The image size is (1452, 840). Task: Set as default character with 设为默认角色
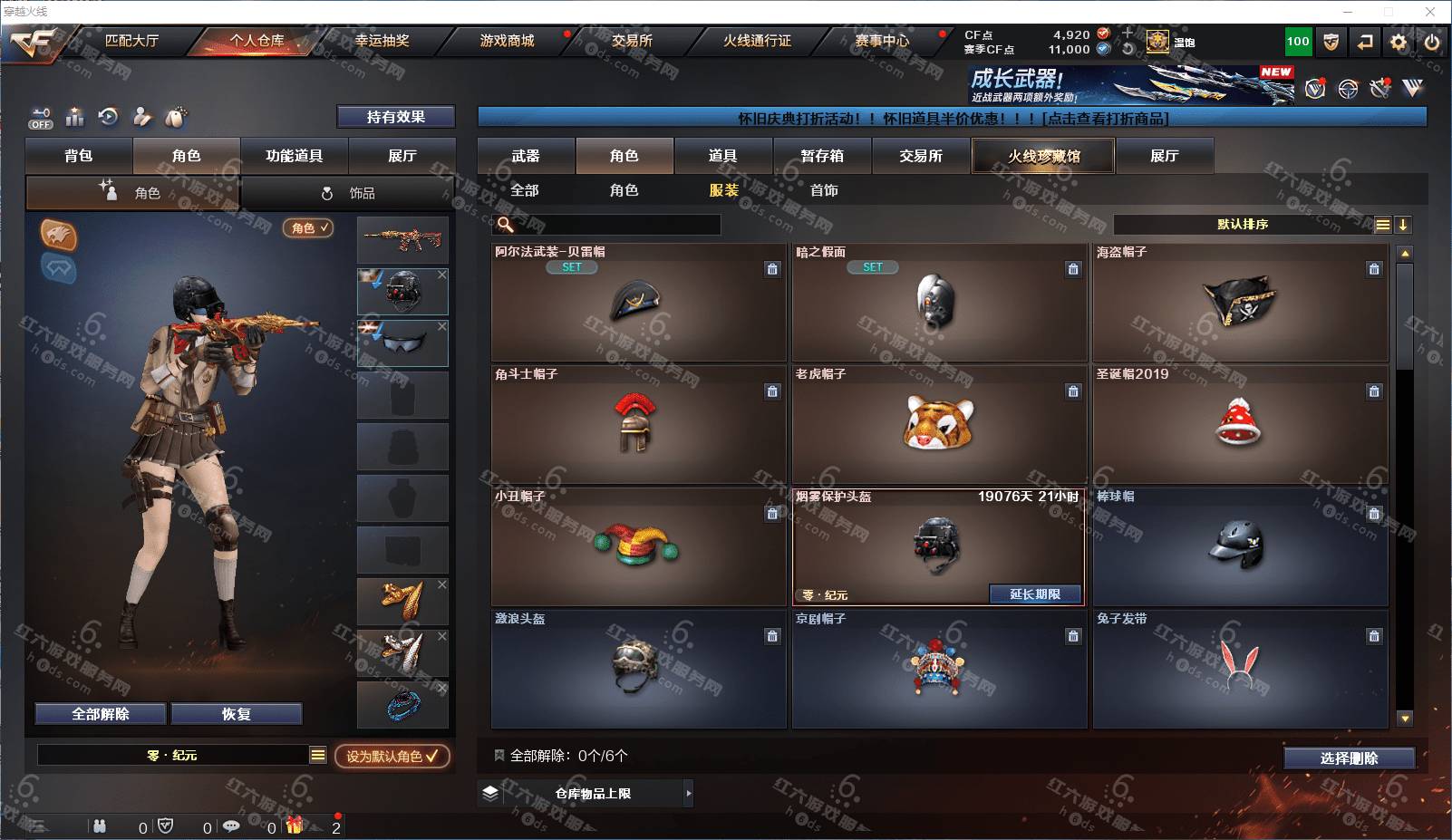(x=392, y=756)
